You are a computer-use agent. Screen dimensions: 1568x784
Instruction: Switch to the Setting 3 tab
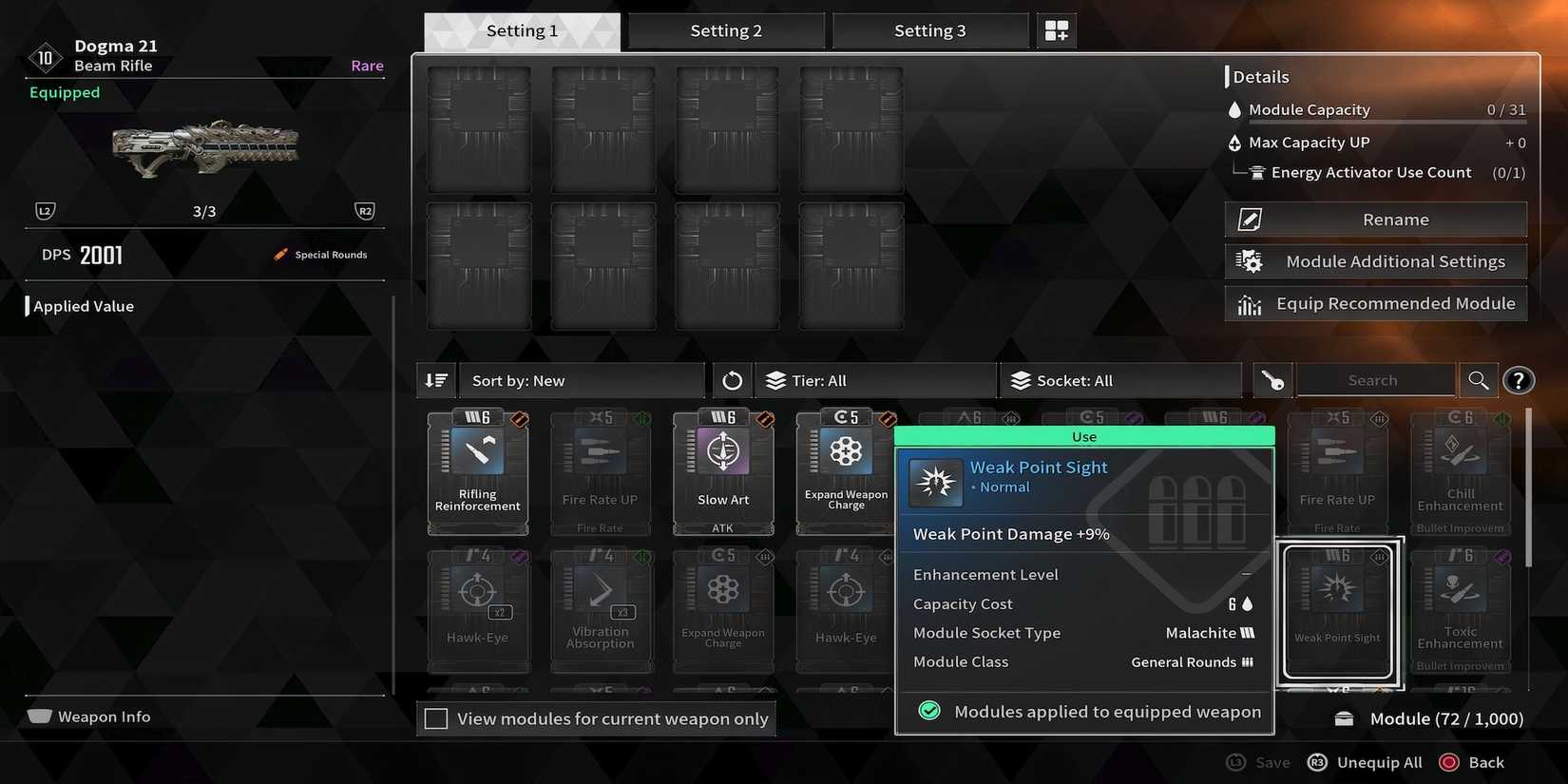pos(929,29)
